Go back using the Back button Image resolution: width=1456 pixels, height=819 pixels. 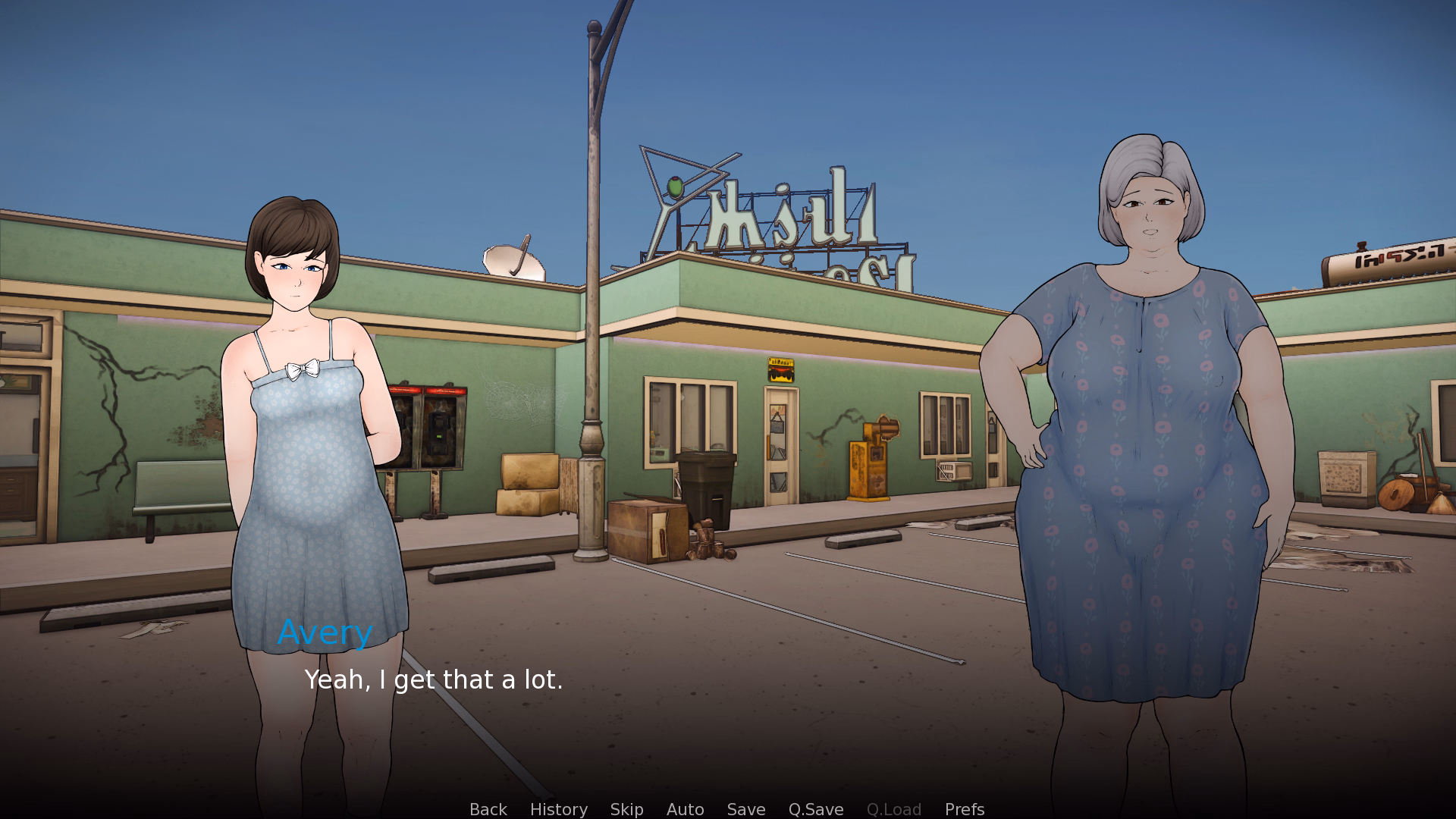[488, 809]
